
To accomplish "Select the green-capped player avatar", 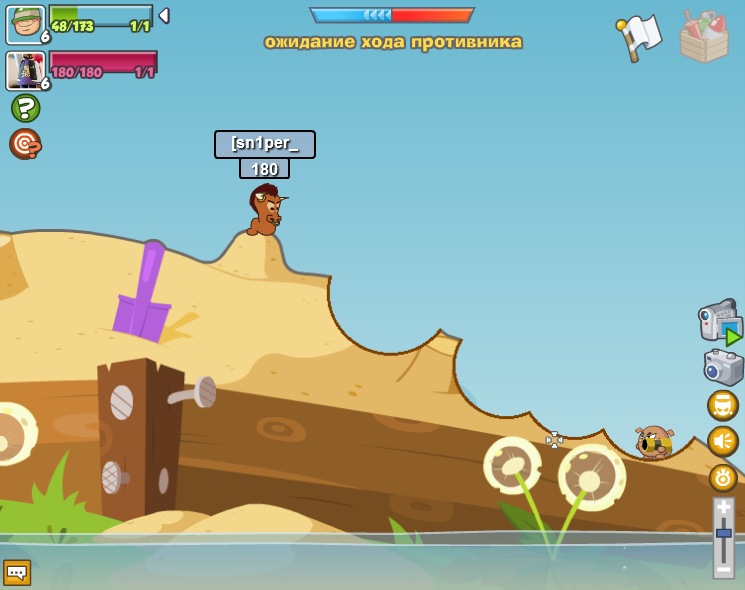I will click(x=25, y=24).
